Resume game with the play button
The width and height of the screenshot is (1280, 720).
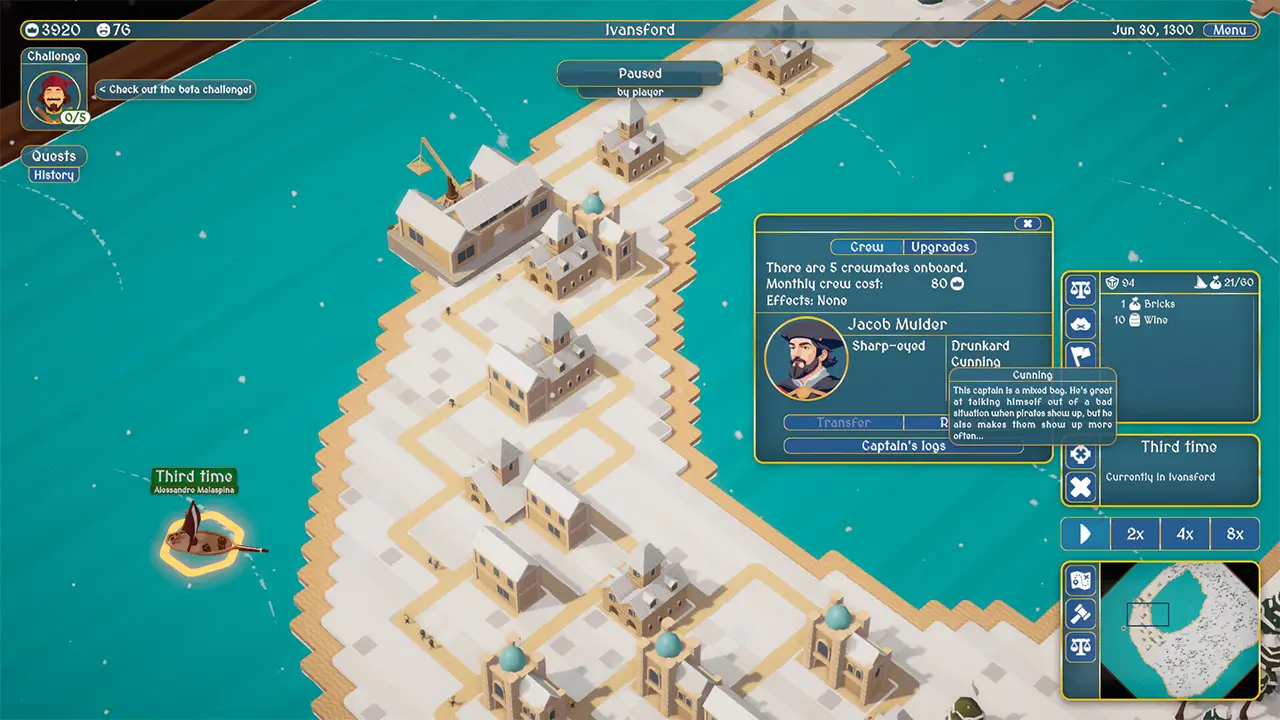pos(1085,534)
